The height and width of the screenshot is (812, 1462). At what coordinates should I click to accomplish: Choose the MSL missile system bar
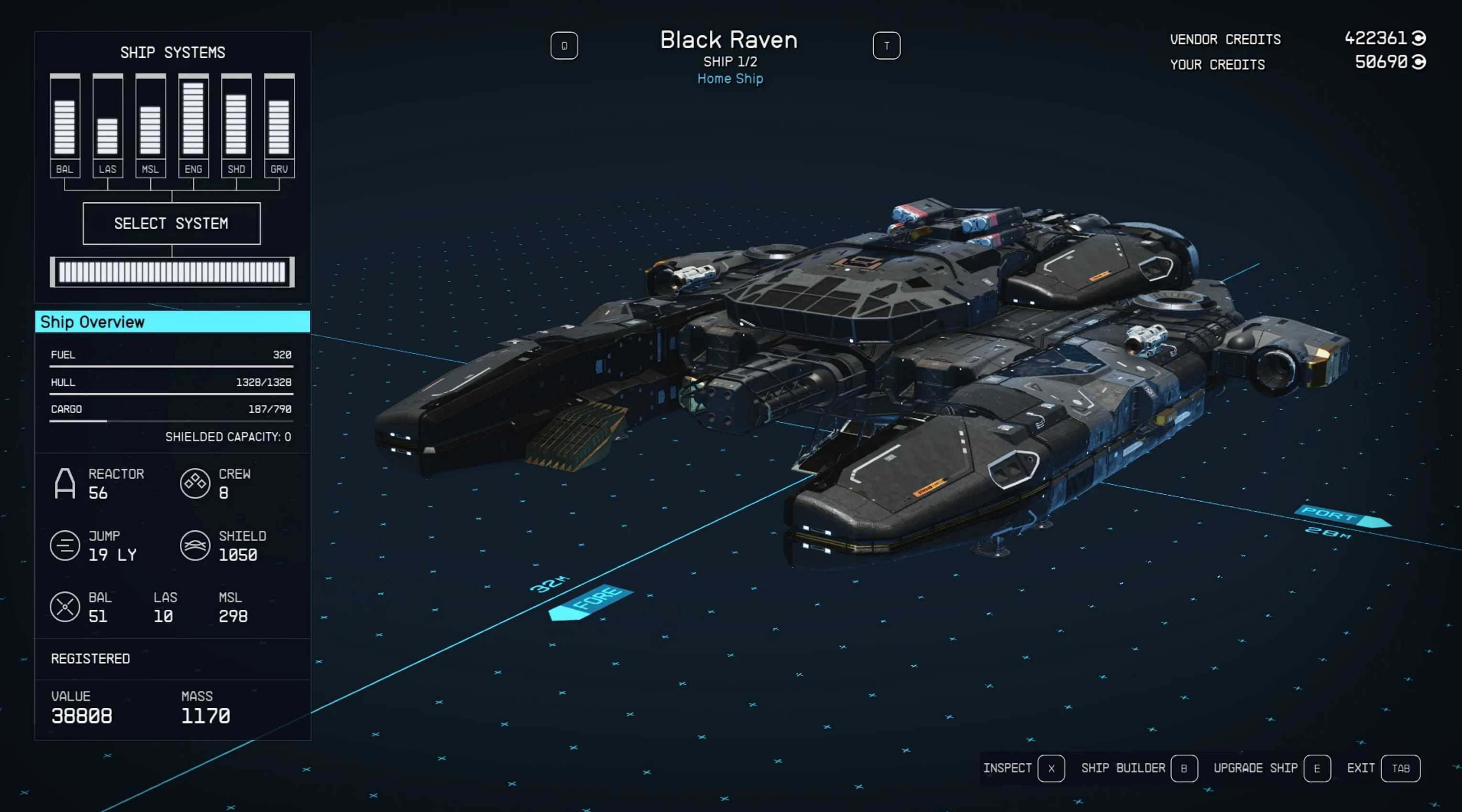150,125
